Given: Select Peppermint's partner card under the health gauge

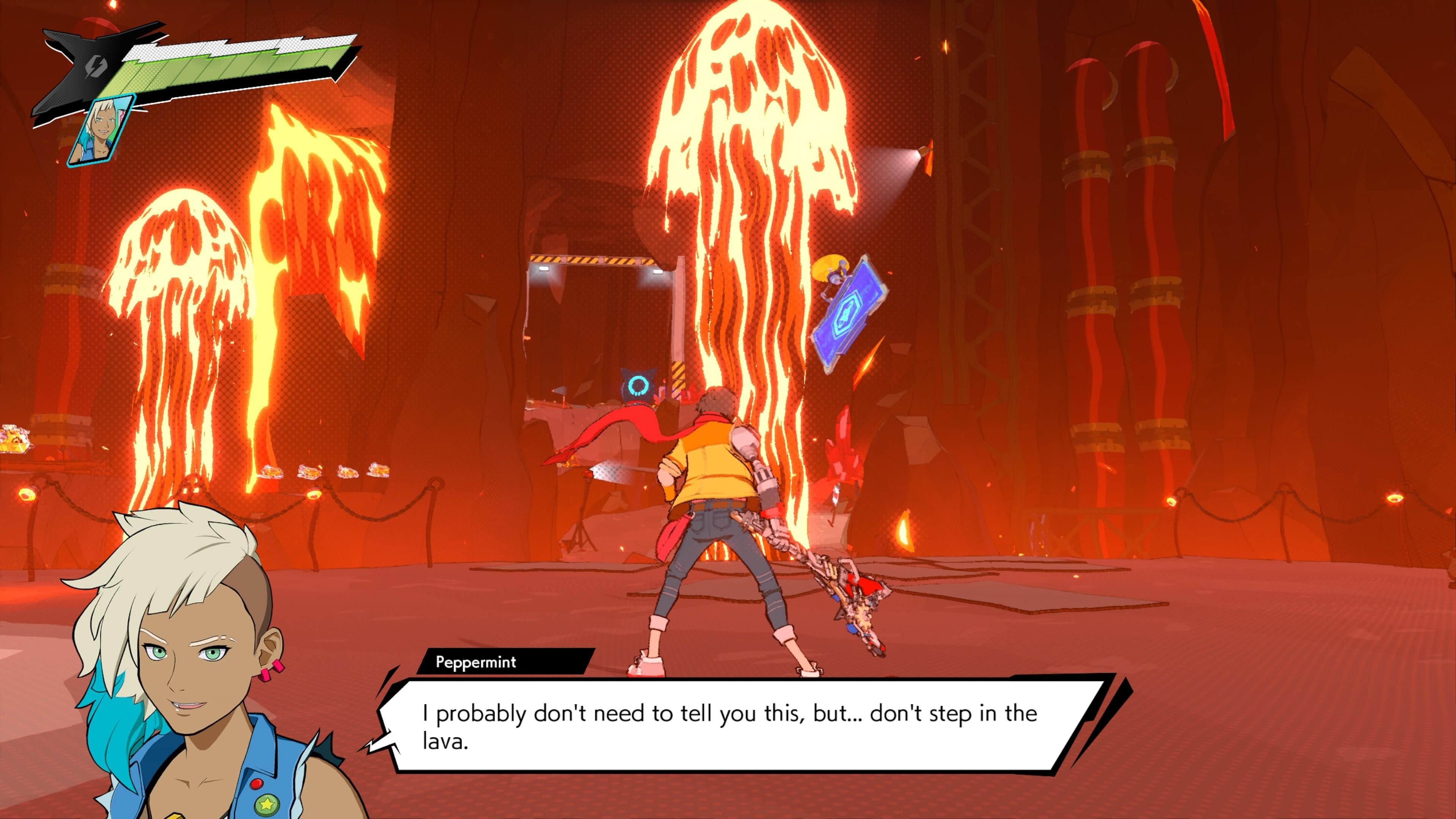Looking at the screenshot, I should 102,131.
